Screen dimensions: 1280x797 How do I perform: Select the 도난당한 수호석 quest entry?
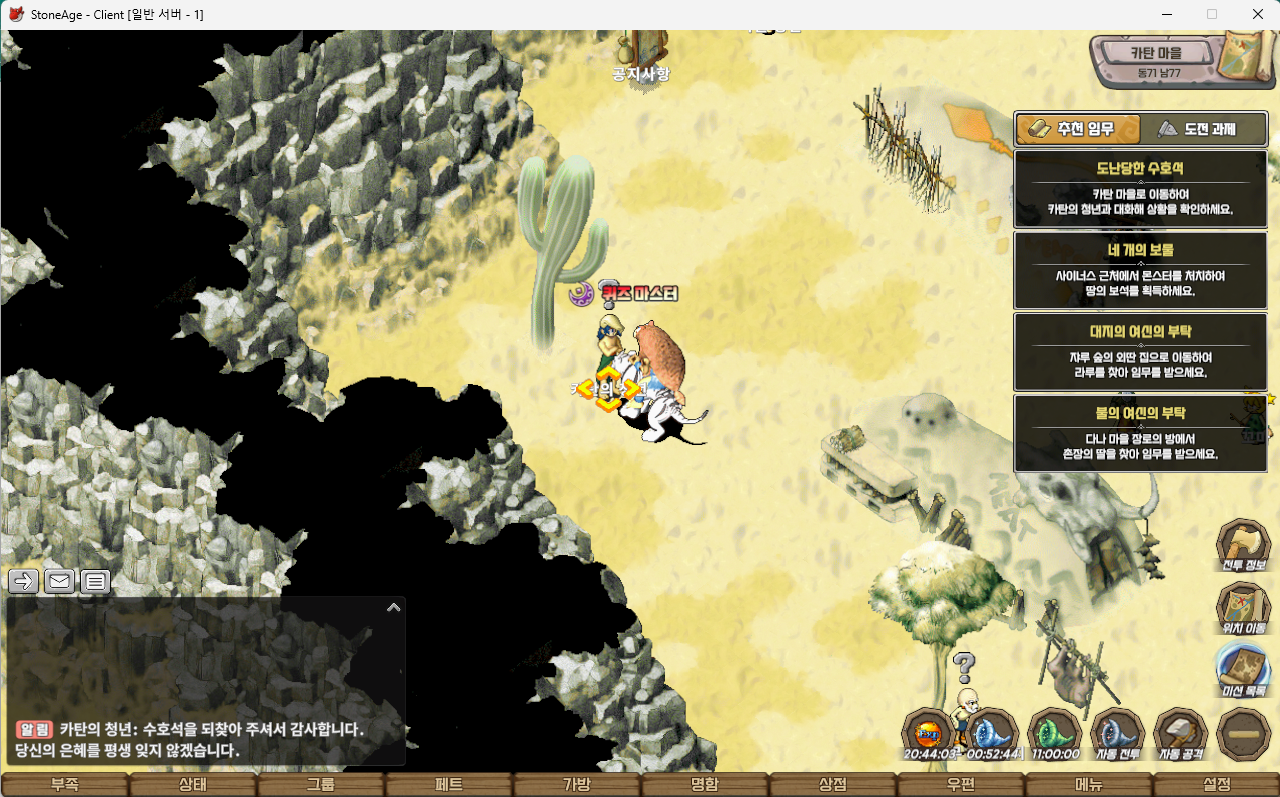(x=1140, y=189)
